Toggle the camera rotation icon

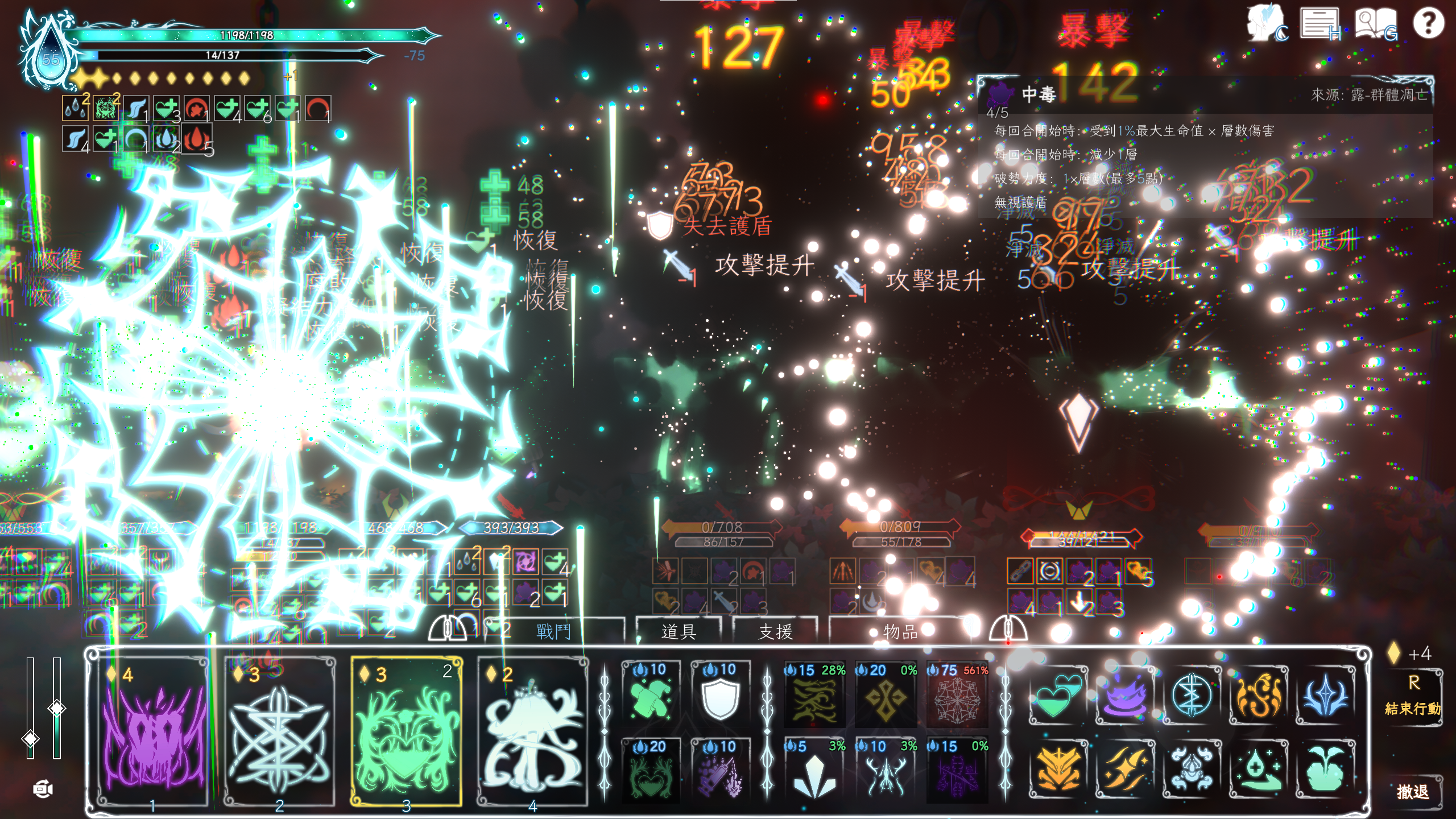(x=43, y=789)
